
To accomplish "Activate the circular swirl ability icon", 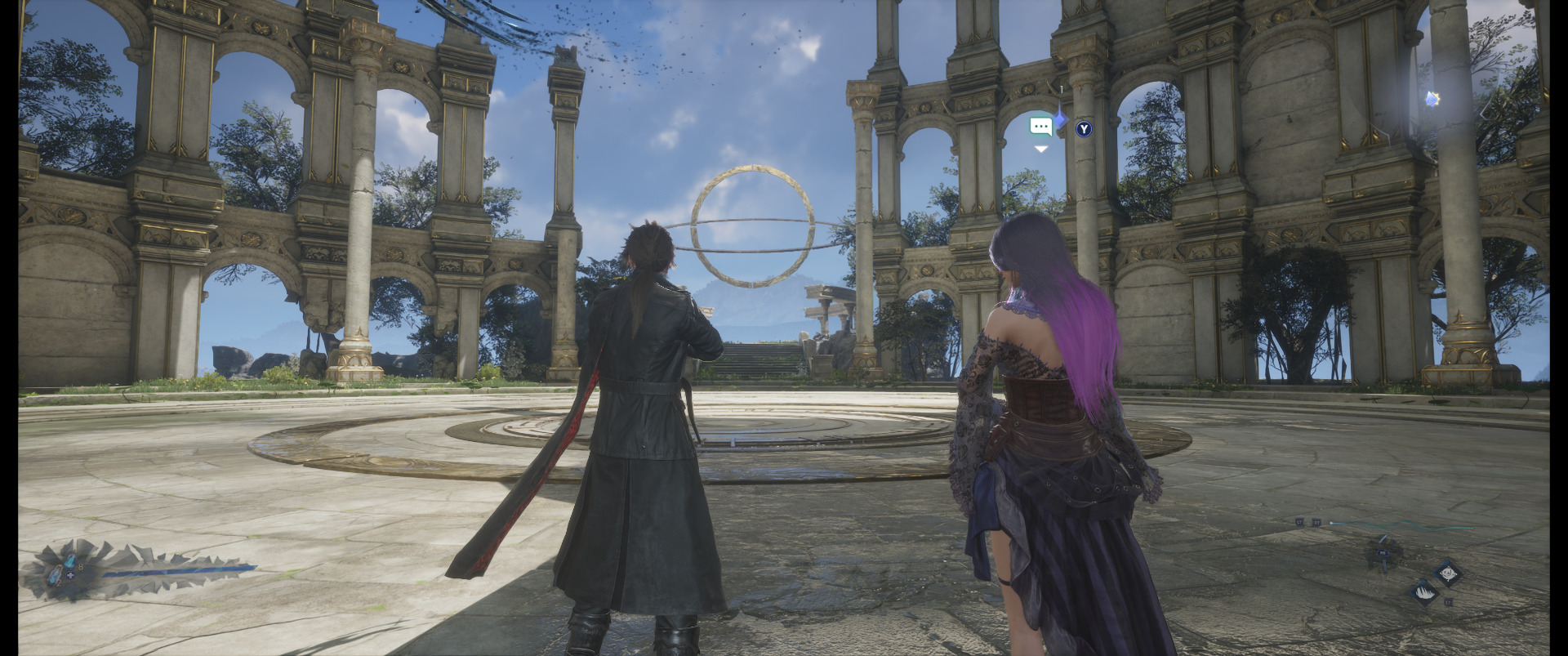I will coord(1449,573).
